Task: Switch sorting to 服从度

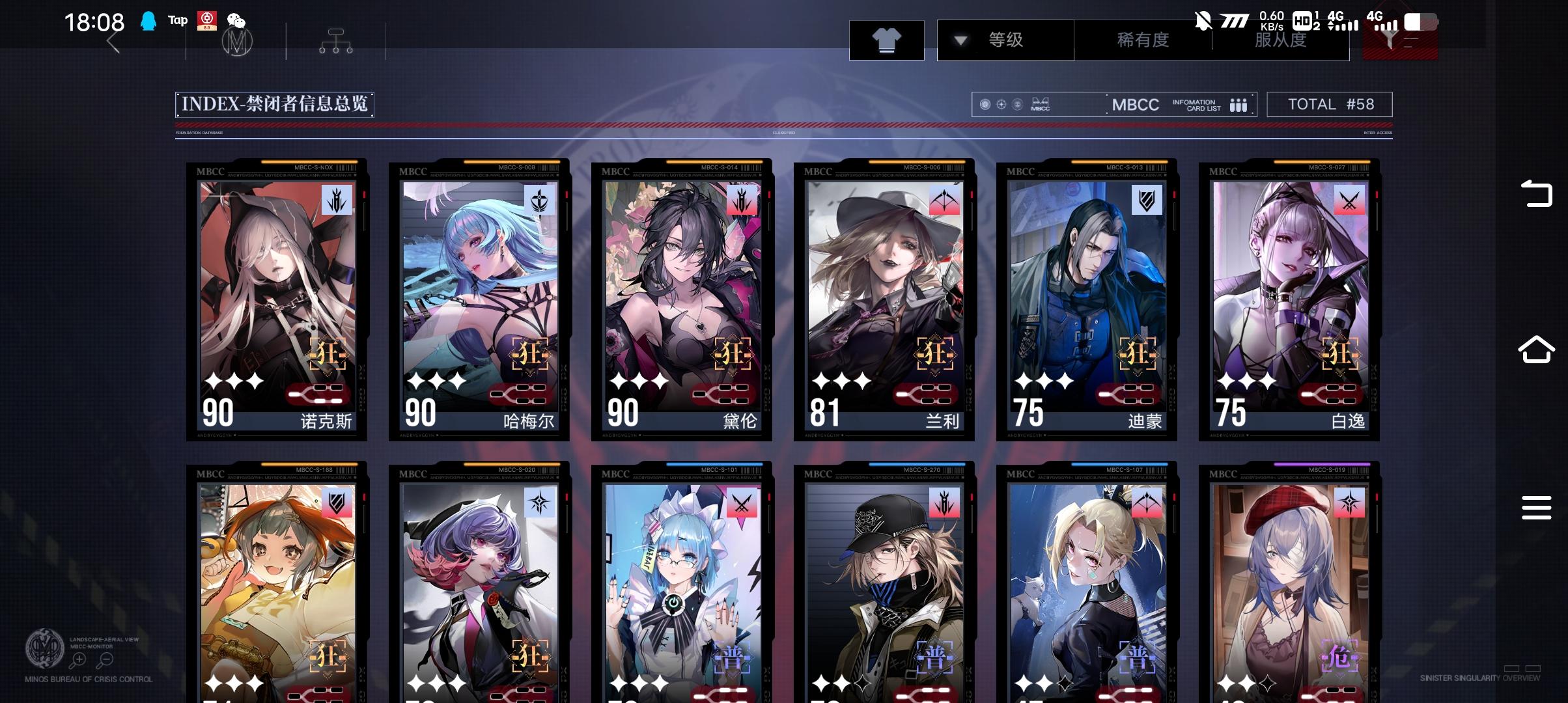Action: [1276, 40]
